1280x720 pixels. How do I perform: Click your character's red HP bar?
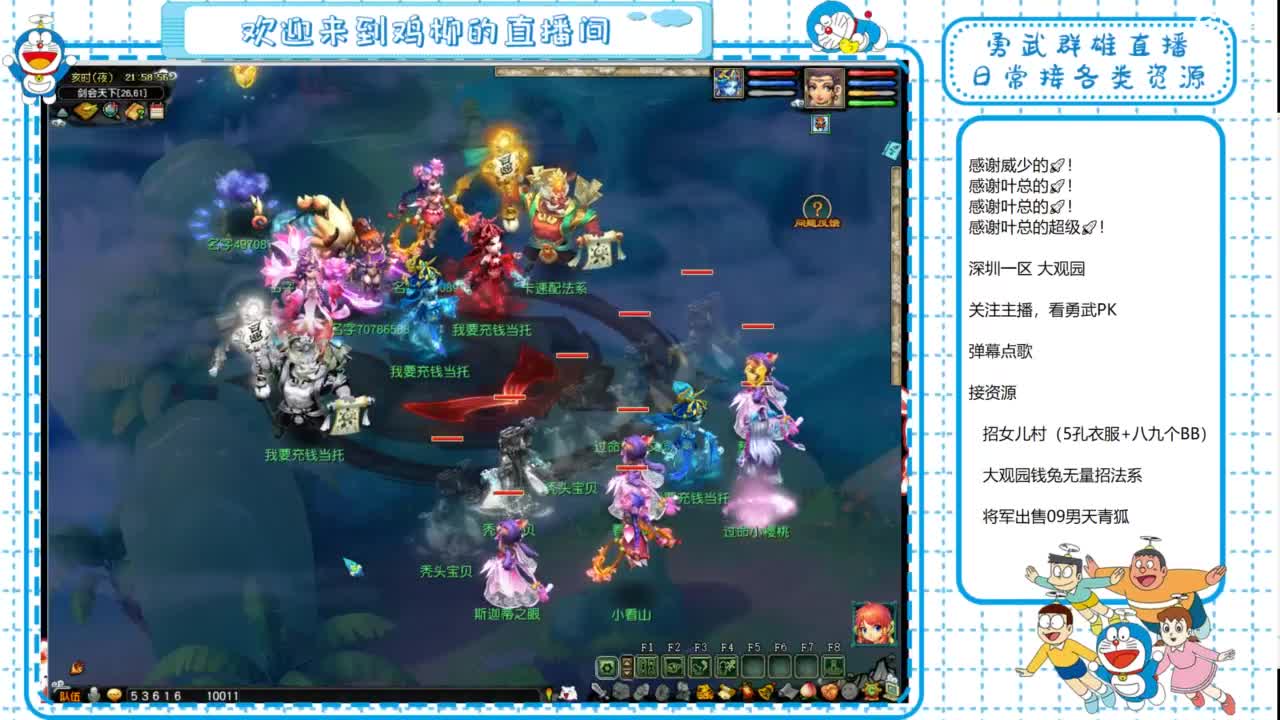click(870, 74)
